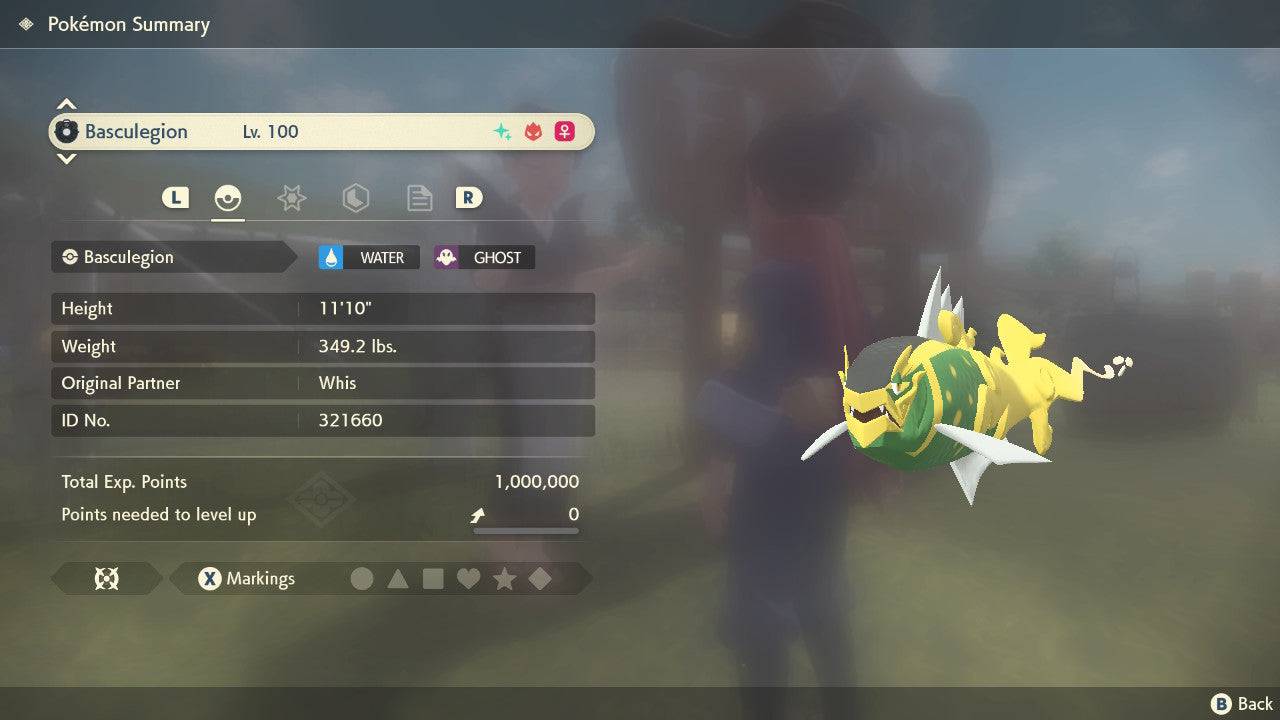Image resolution: width=1280 pixels, height=720 pixels.
Task: Toggle the circle marking
Action: click(x=362, y=578)
